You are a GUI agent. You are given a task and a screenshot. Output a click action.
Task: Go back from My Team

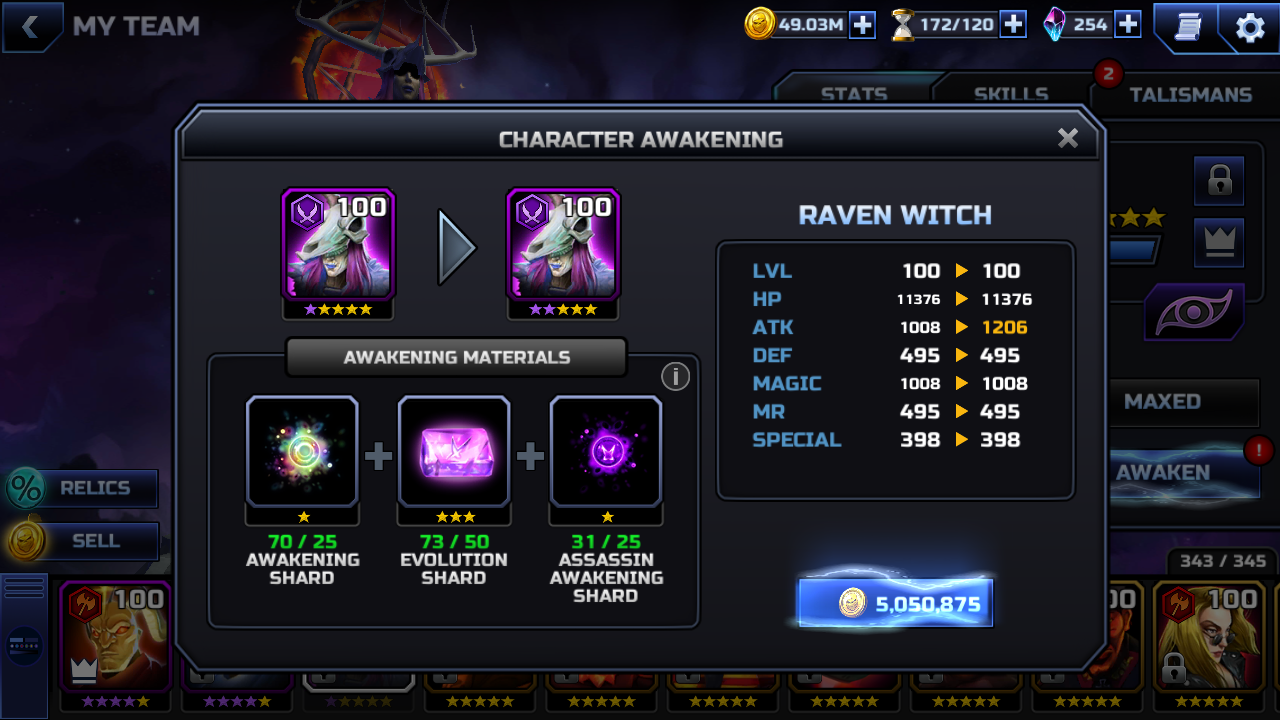click(x=31, y=27)
